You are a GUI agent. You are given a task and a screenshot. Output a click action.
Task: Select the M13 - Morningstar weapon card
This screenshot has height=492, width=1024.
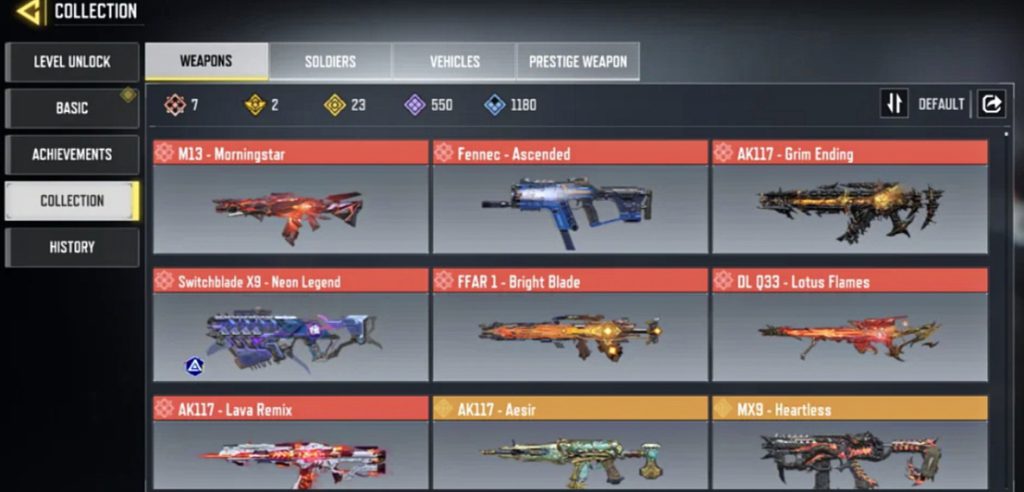click(x=290, y=197)
